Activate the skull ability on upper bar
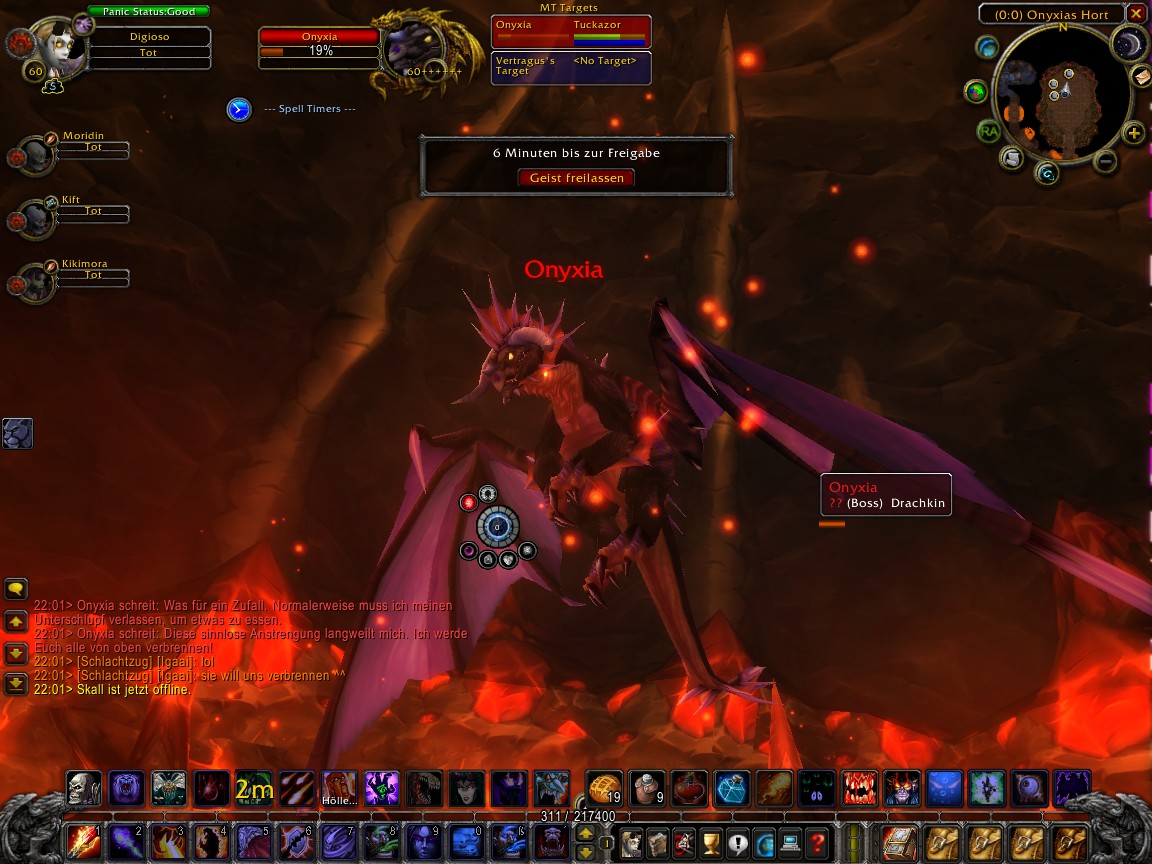 tap(83, 788)
